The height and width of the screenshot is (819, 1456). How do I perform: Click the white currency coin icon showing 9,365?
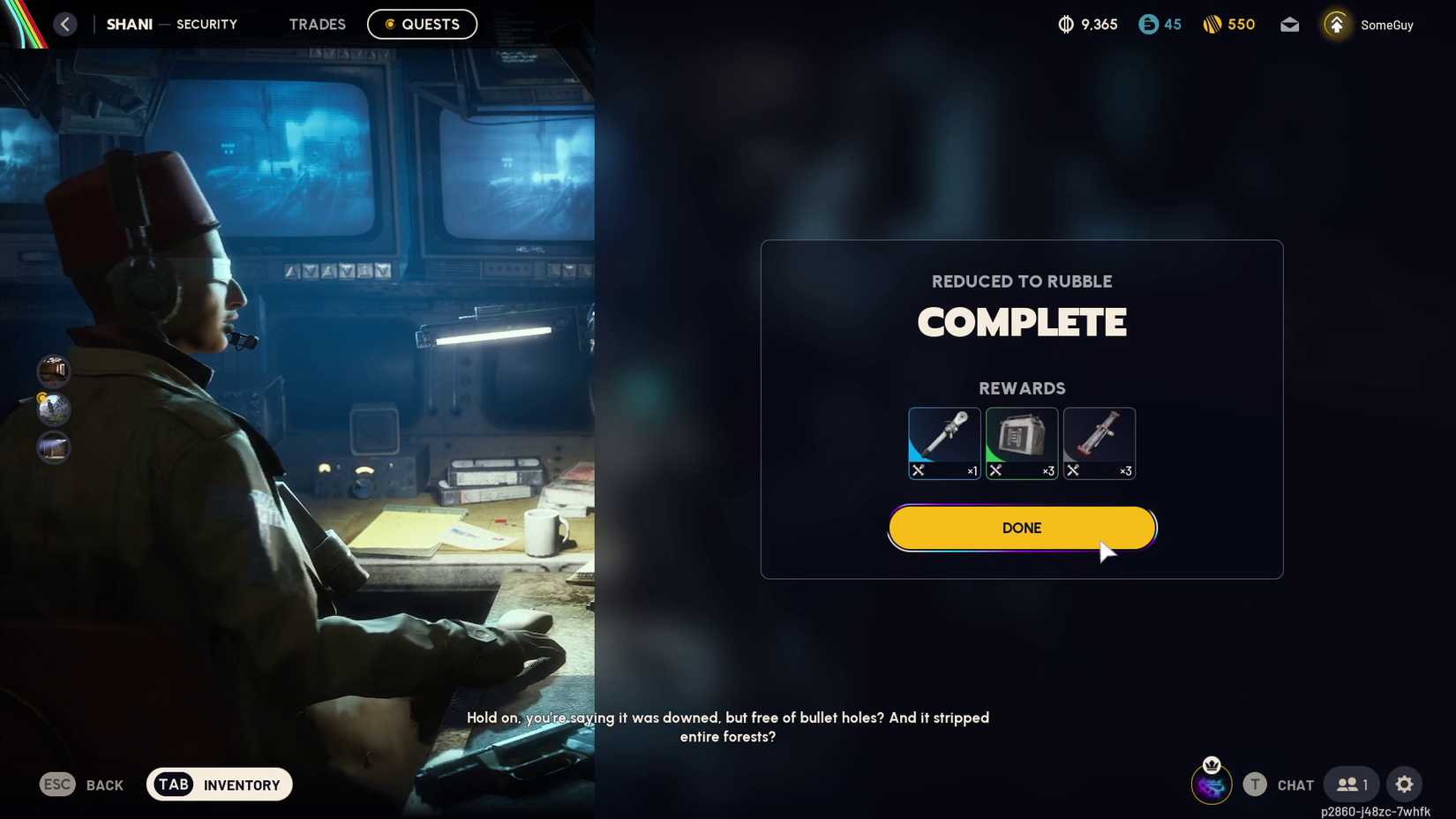tap(1067, 24)
